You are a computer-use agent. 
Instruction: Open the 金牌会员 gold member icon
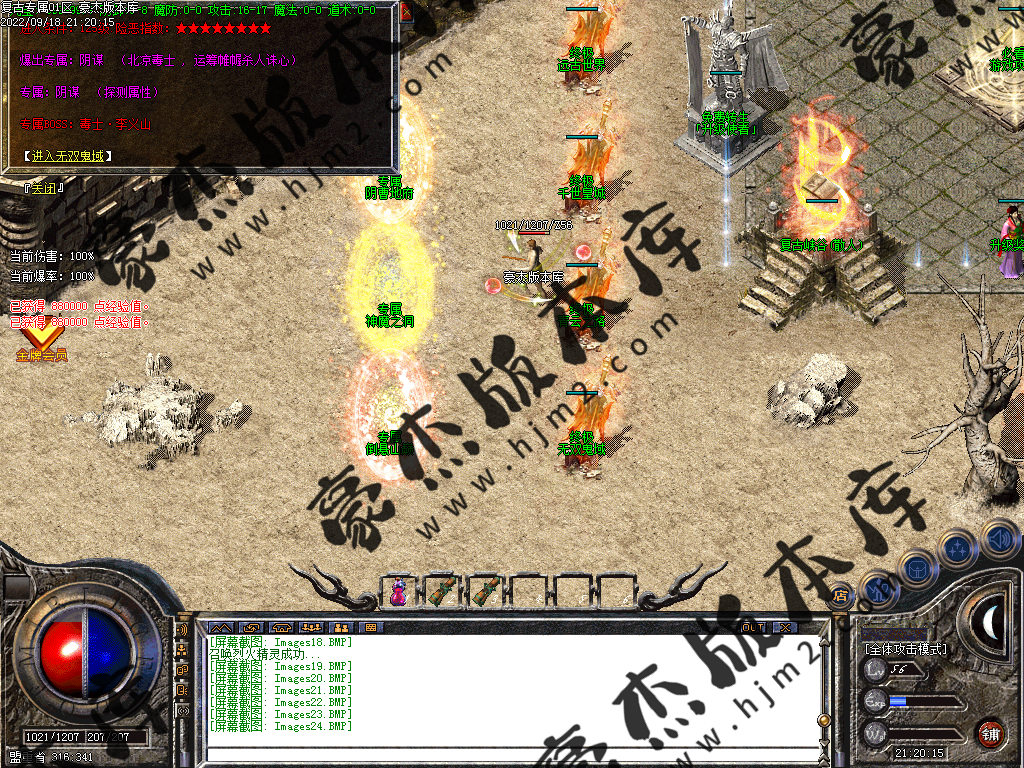pos(40,343)
